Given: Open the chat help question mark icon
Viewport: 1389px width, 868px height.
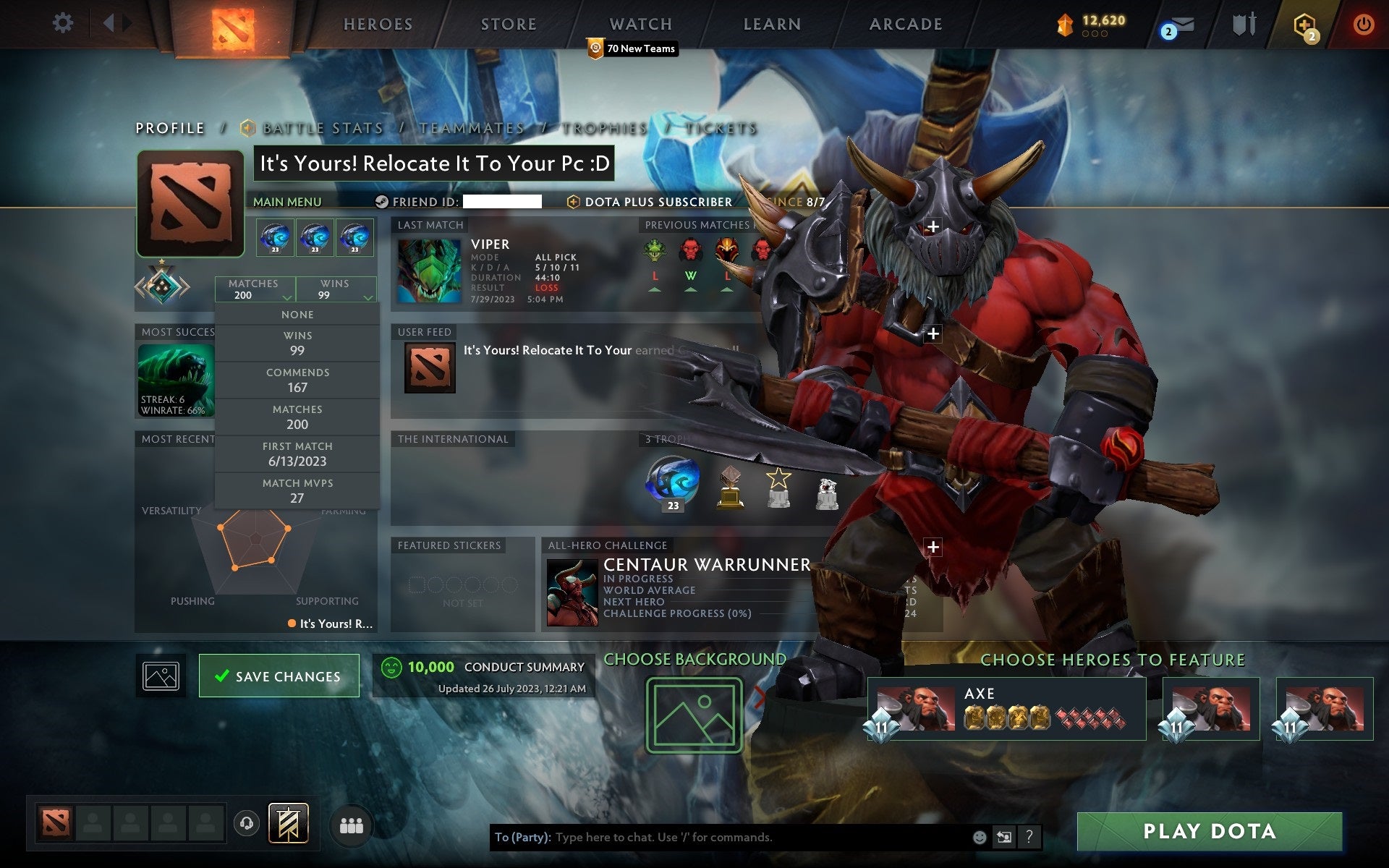Looking at the screenshot, I should click(x=1030, y=838).
